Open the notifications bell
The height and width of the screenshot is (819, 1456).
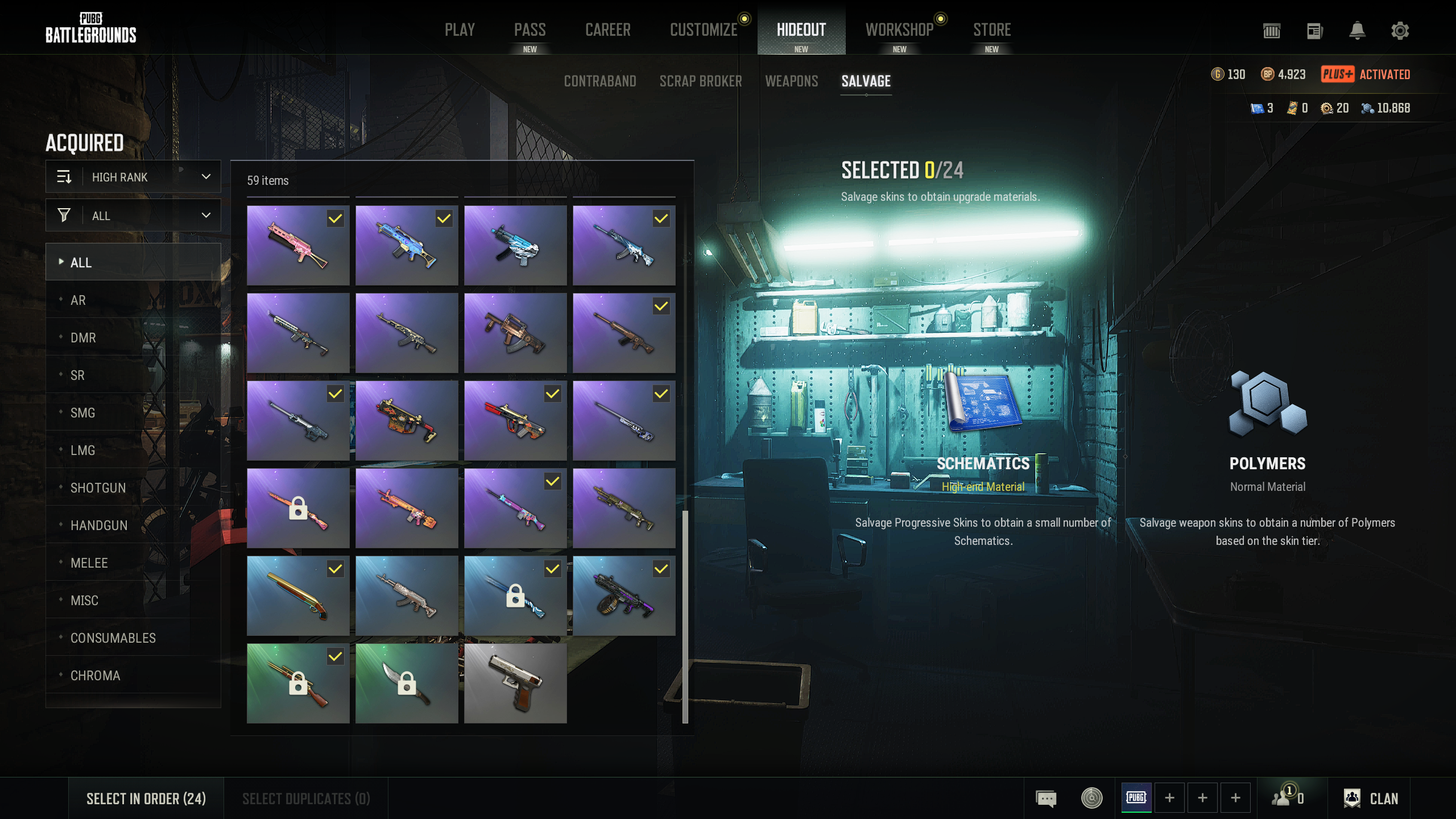click(1357, 31)
